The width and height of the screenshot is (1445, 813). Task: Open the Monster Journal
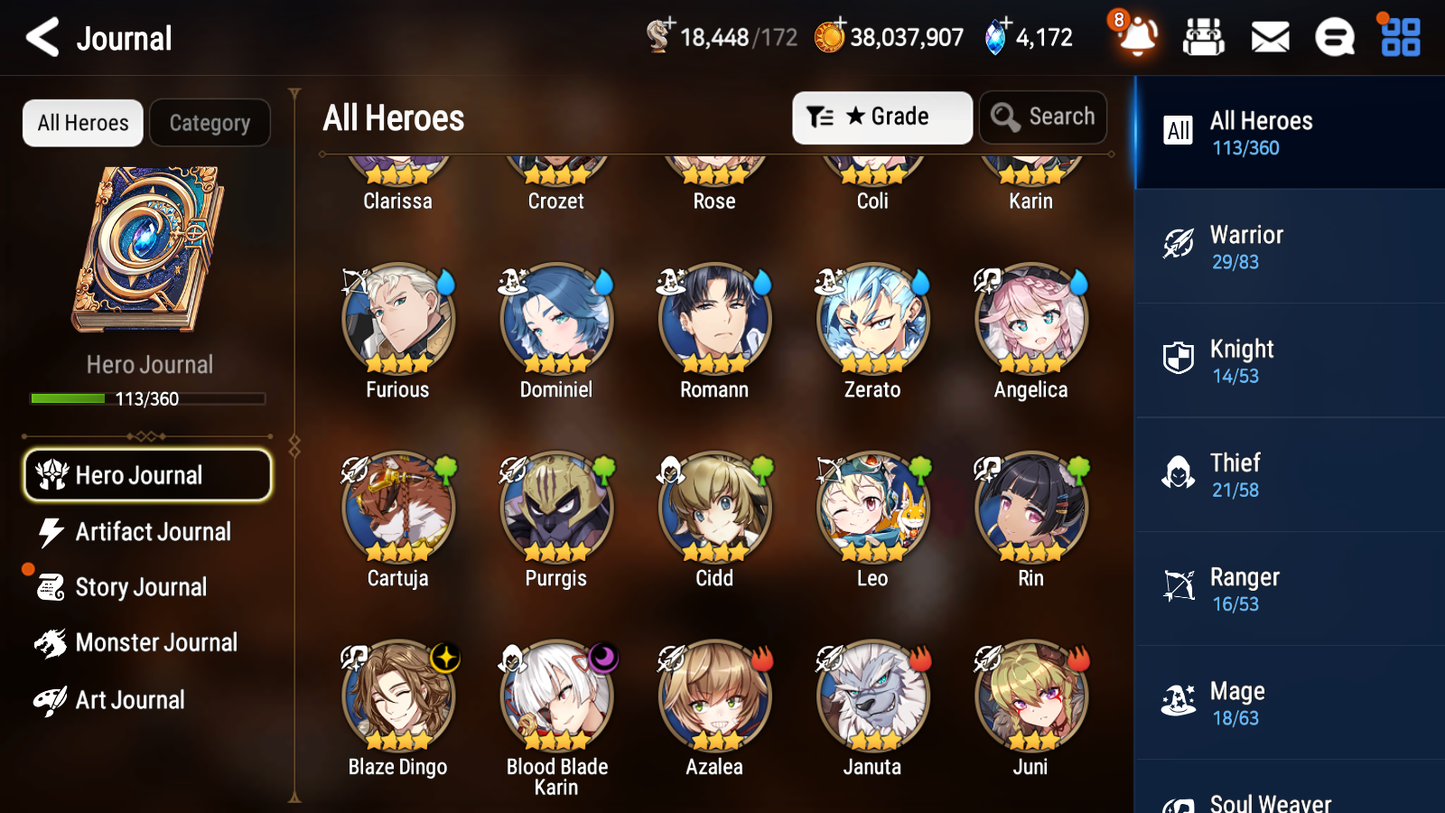click(x=157, y=643)
